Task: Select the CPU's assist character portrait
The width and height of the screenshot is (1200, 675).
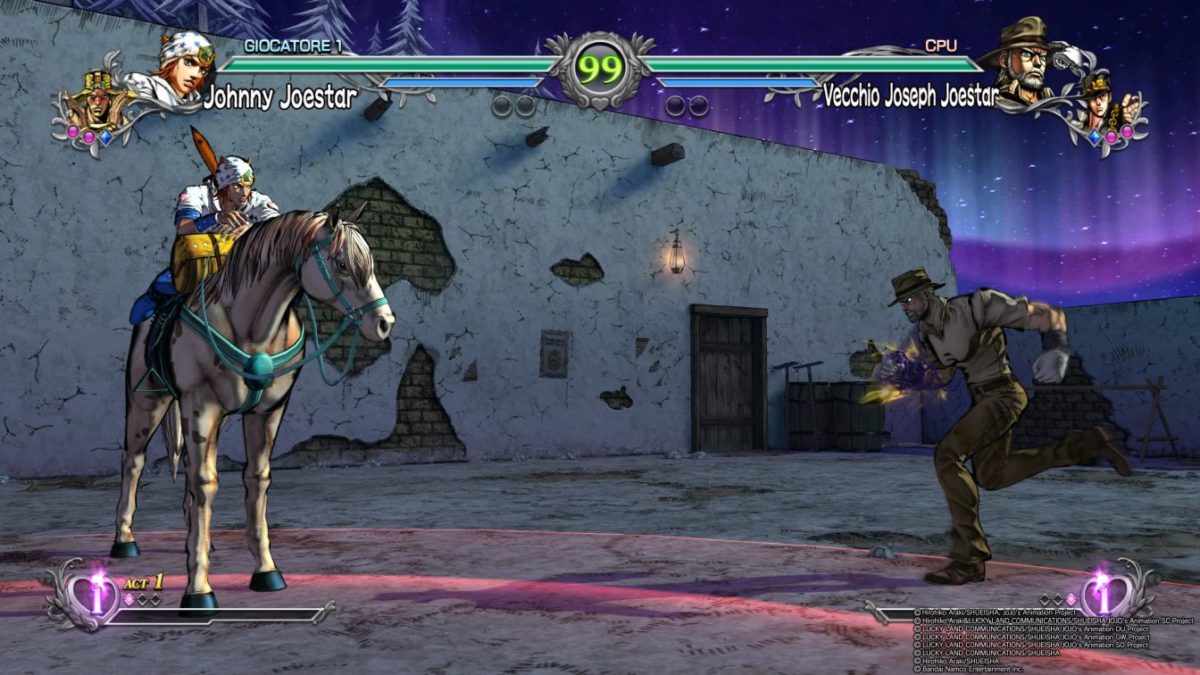Action: [1105, 100]
